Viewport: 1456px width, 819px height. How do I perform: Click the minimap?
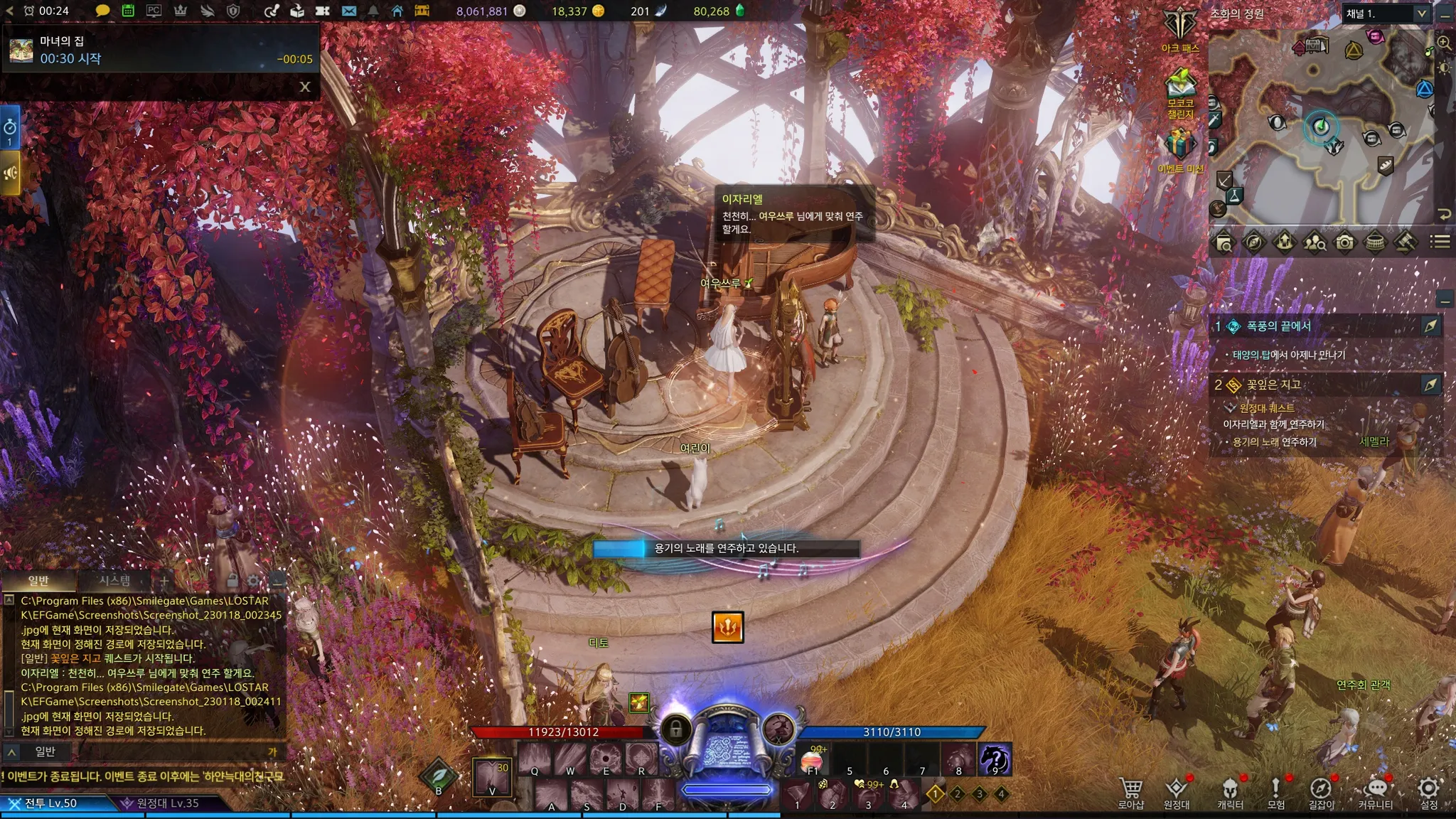pyautogui.click(x=1321, y=128)
